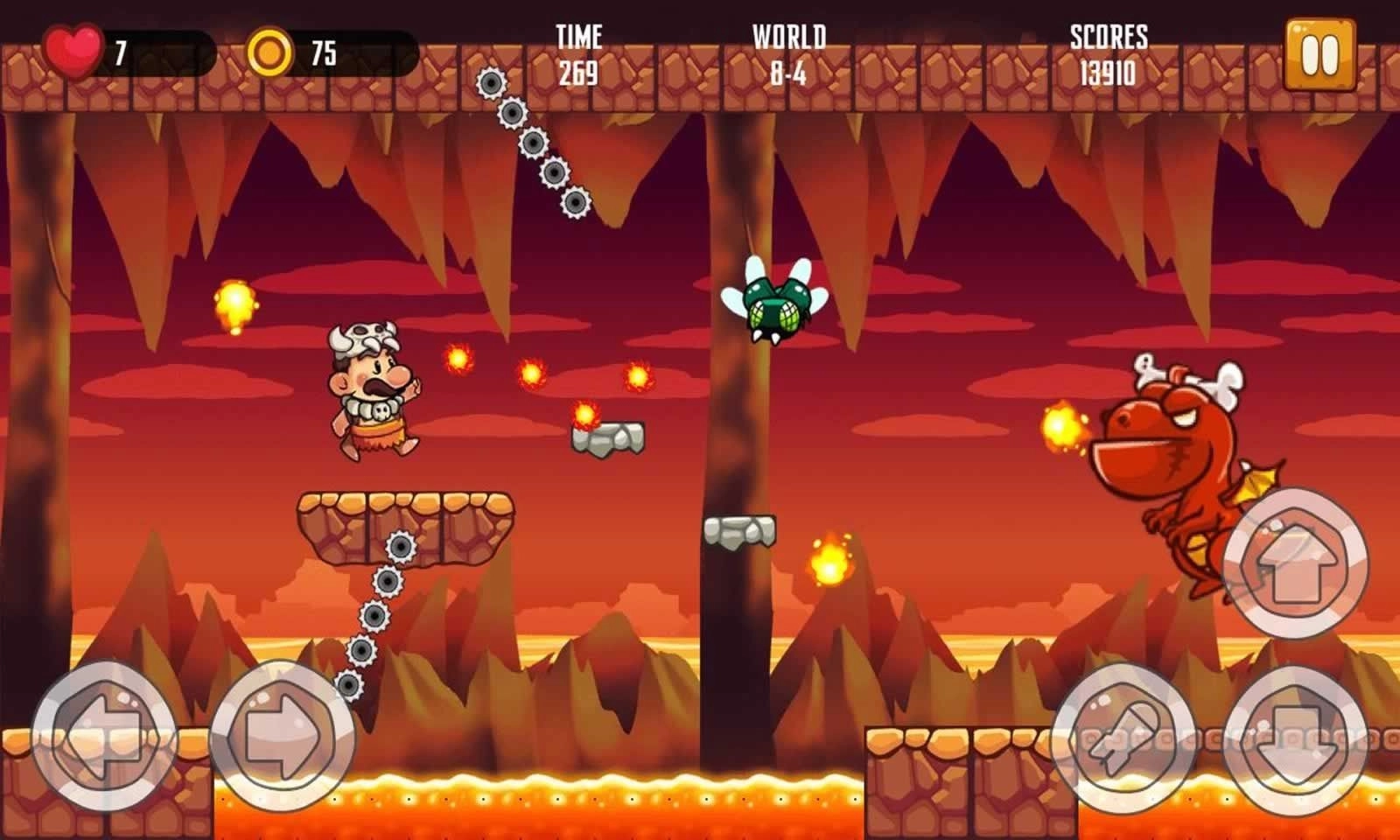Select the TIME counter showing 269
Viewport: 1400px width, 840px height.
click(x=579, y=54)
